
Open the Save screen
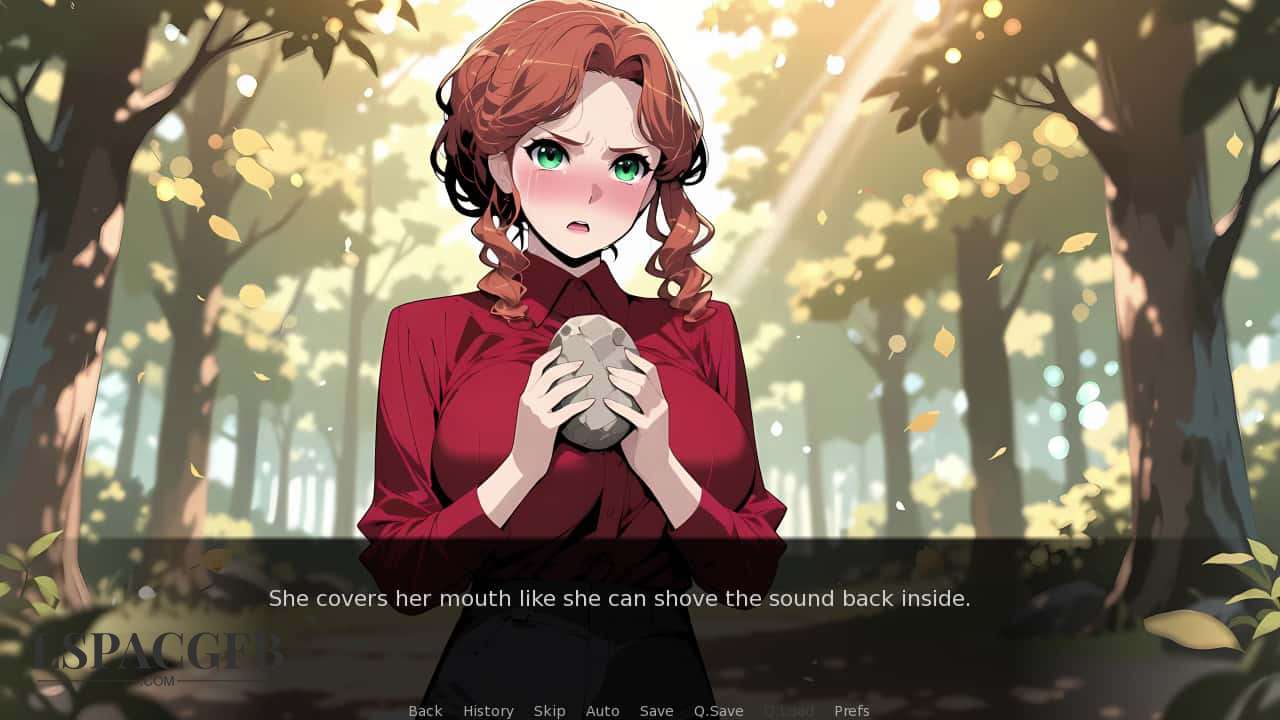coord(656,710)
